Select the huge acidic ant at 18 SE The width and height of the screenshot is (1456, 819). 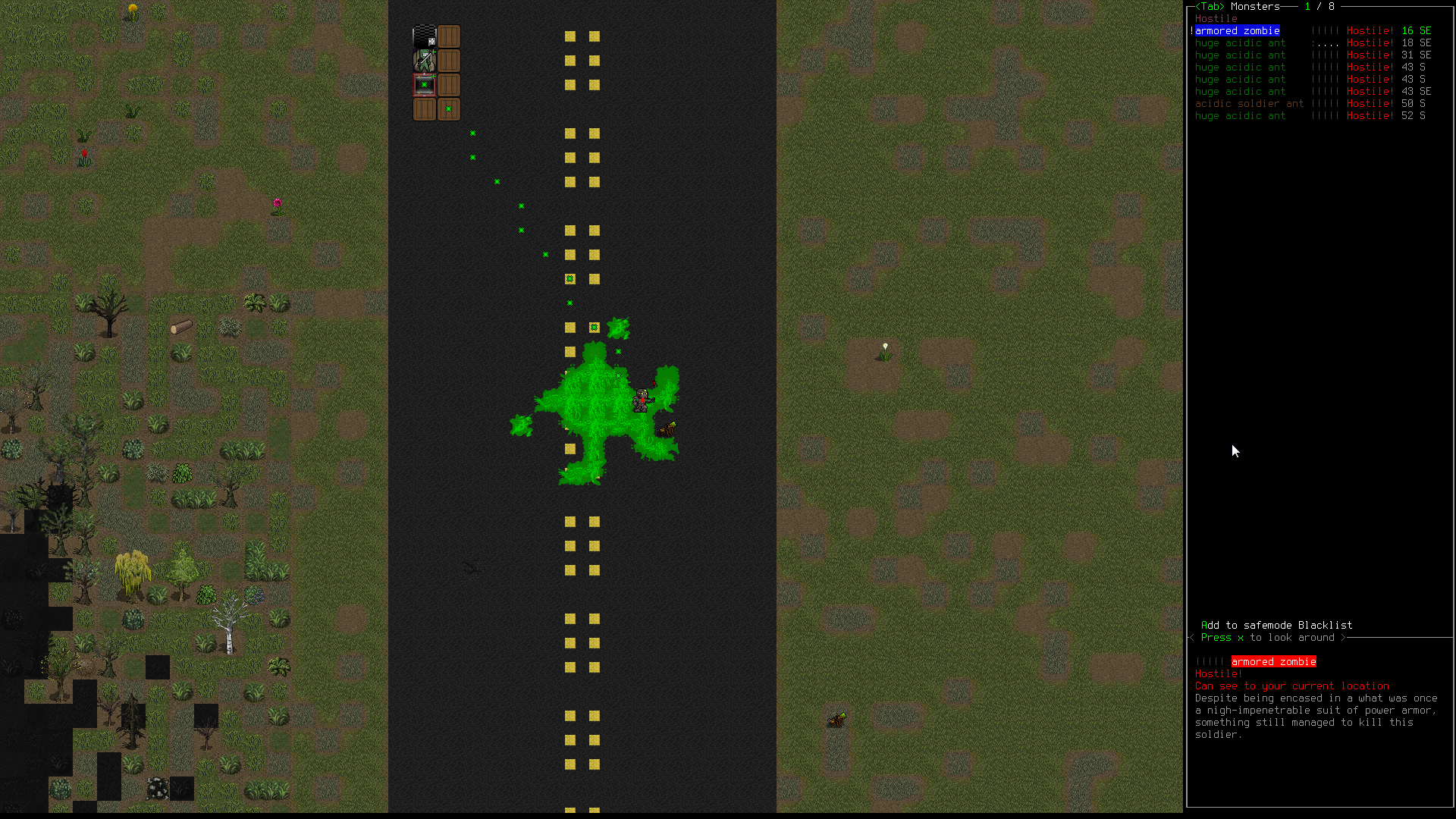pos(1240,43)
